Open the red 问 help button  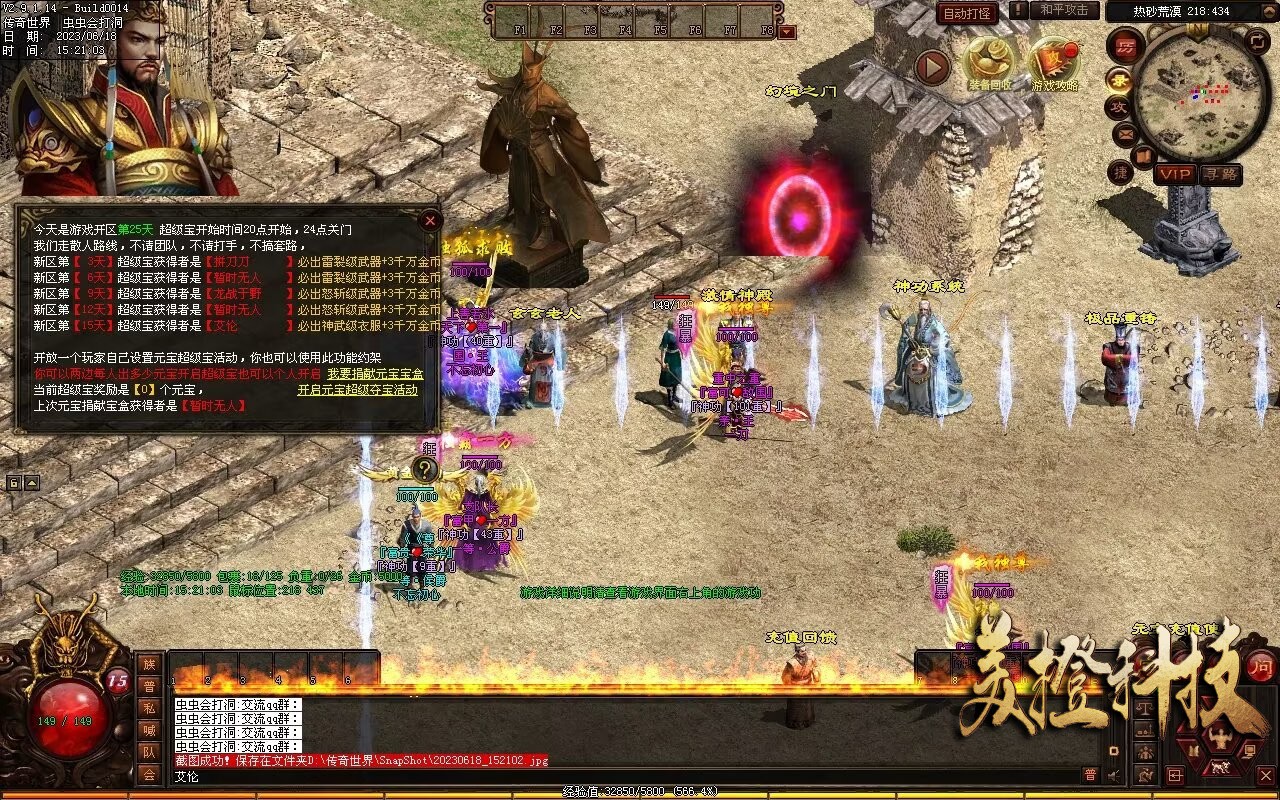1259,666
